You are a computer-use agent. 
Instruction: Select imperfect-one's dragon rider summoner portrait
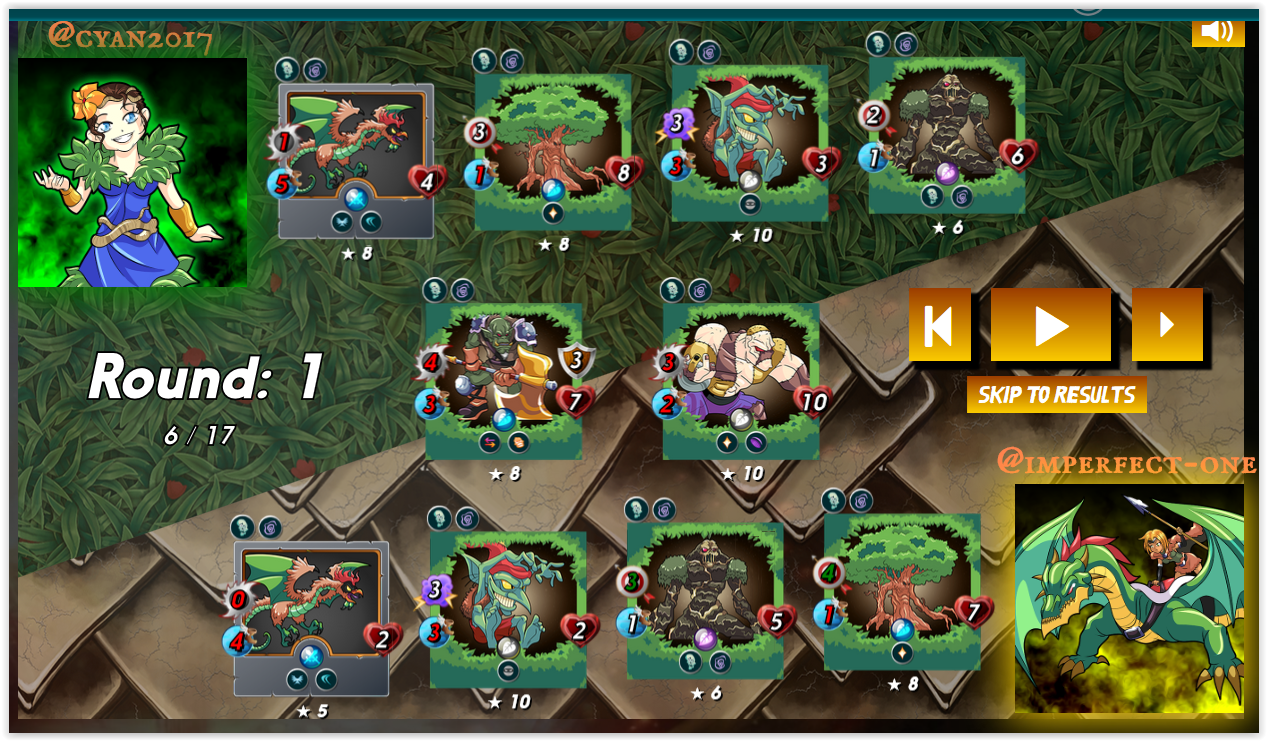point(1129,598)
